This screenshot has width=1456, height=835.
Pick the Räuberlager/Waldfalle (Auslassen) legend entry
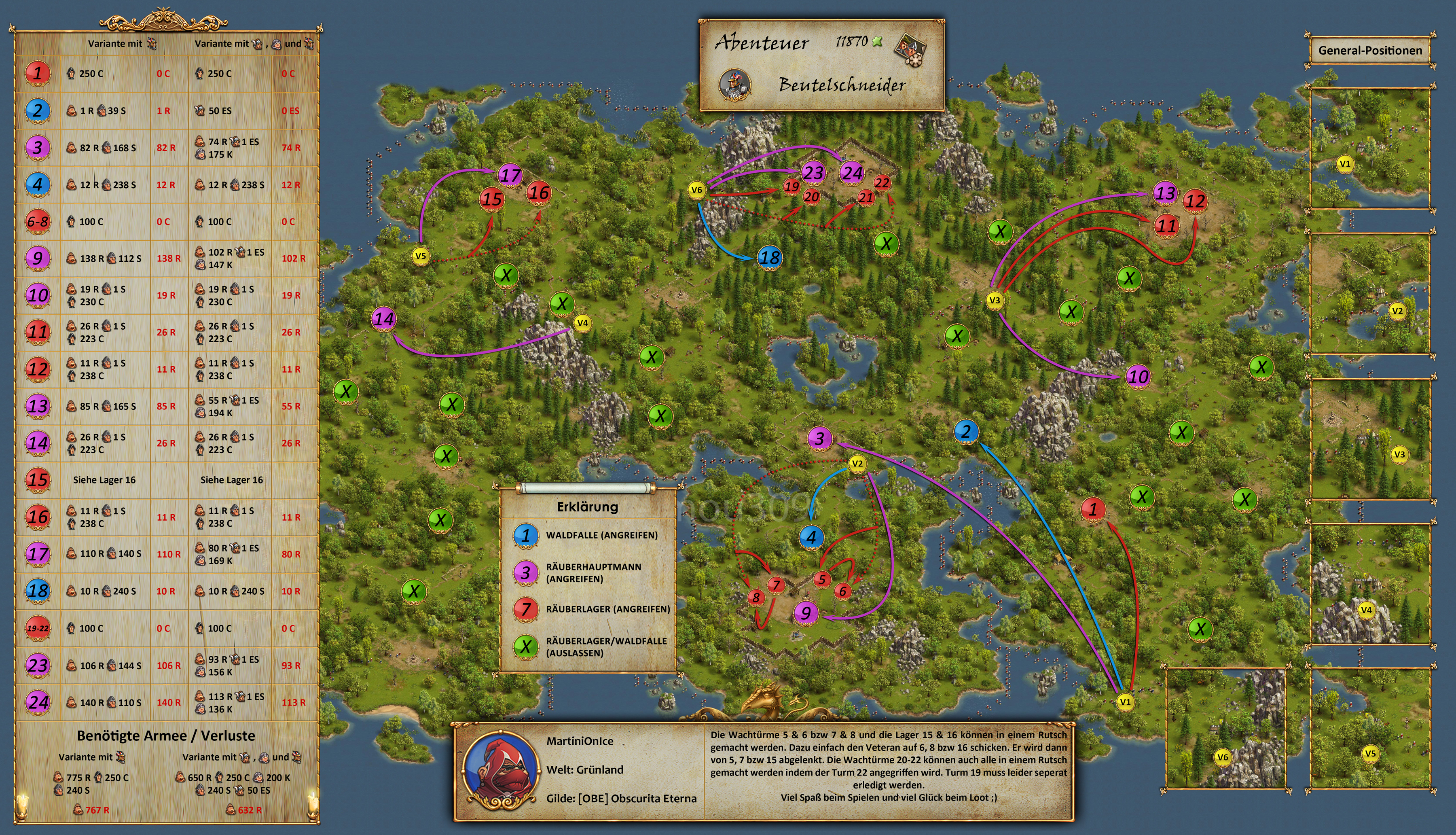click(x=606, y=647)
